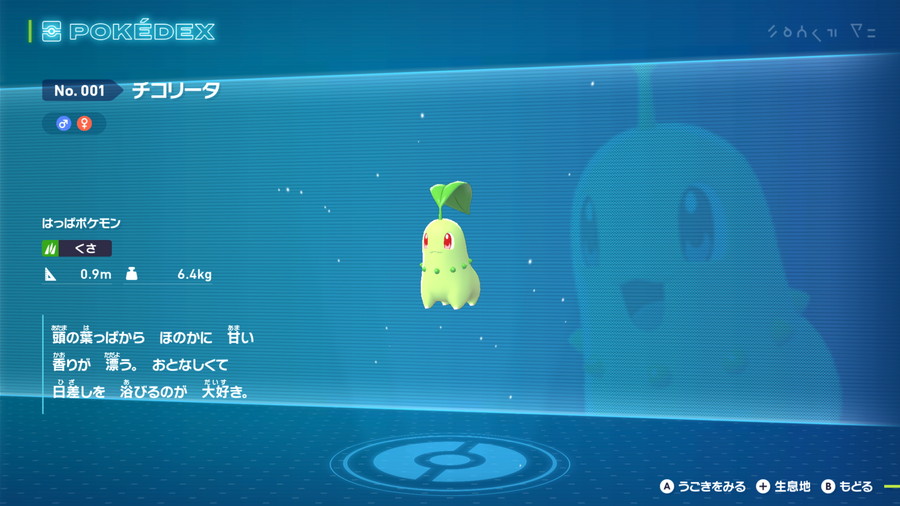Select the orange female gender icon
The width and height of the screenshot is (900, 506).
pyautogui.click(x=84, y=123)
